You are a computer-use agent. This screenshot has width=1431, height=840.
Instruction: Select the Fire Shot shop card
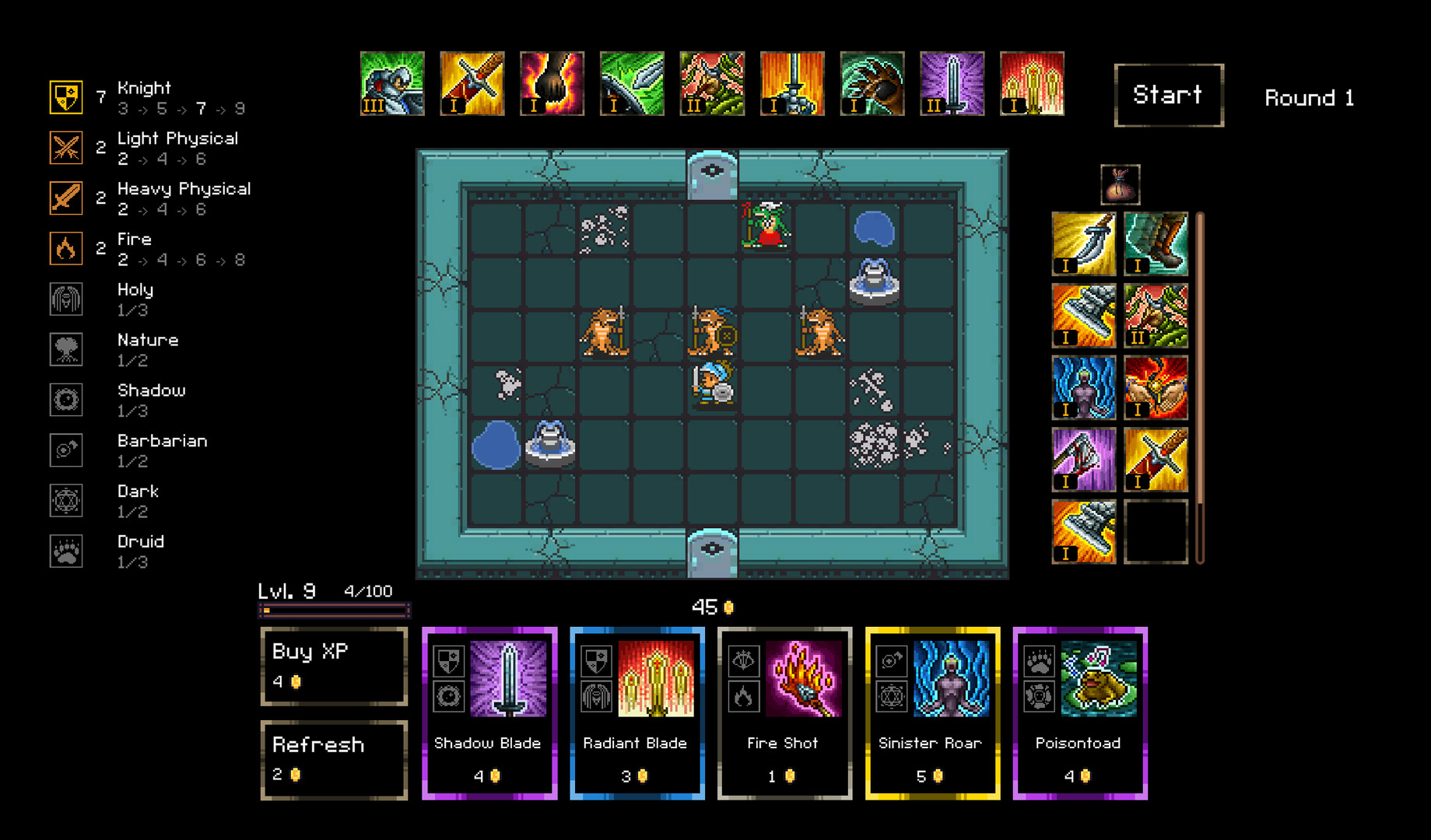(x=784, y=710)
